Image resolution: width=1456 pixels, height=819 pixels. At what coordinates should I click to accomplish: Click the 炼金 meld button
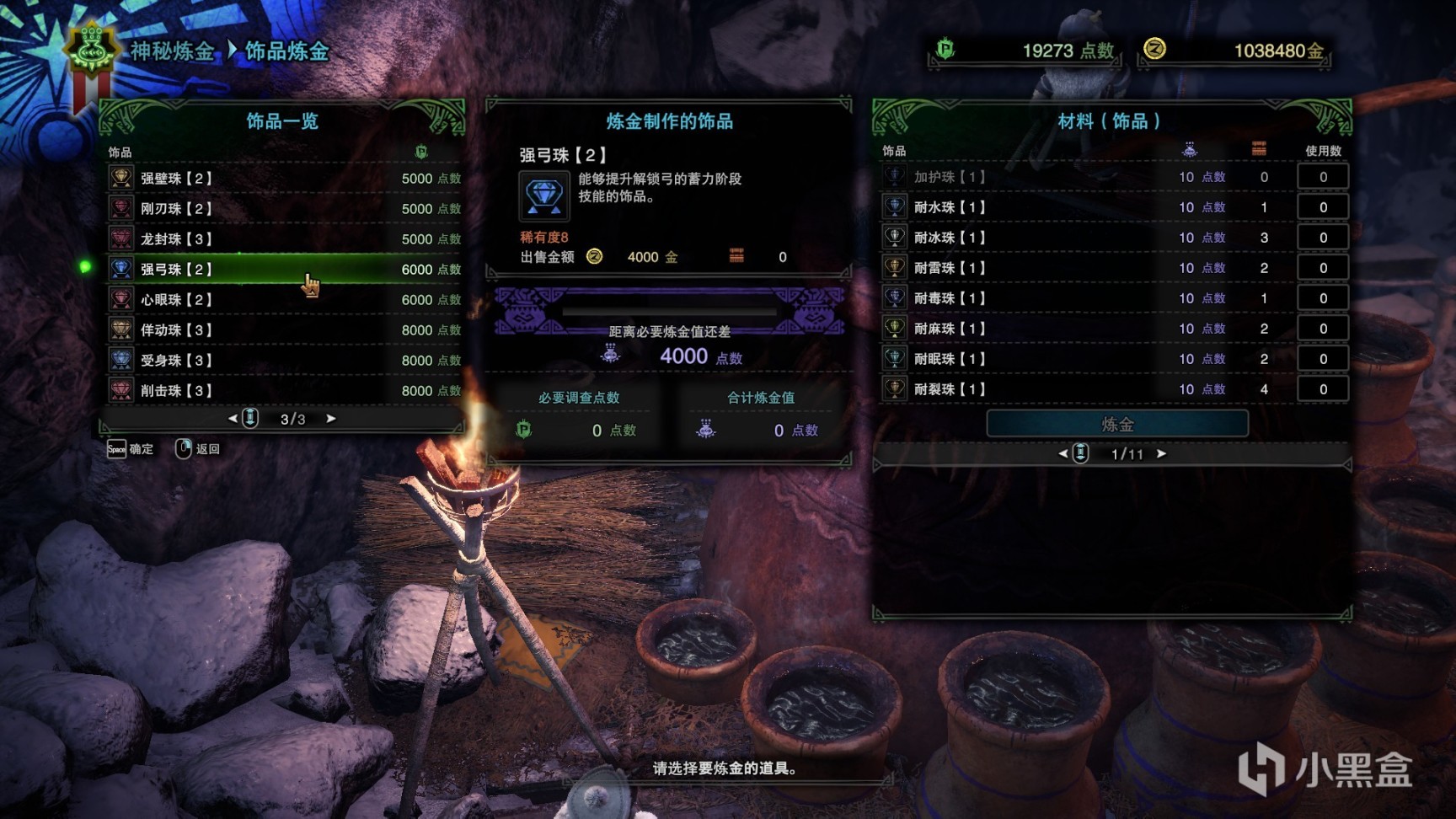coord(1117,424)
